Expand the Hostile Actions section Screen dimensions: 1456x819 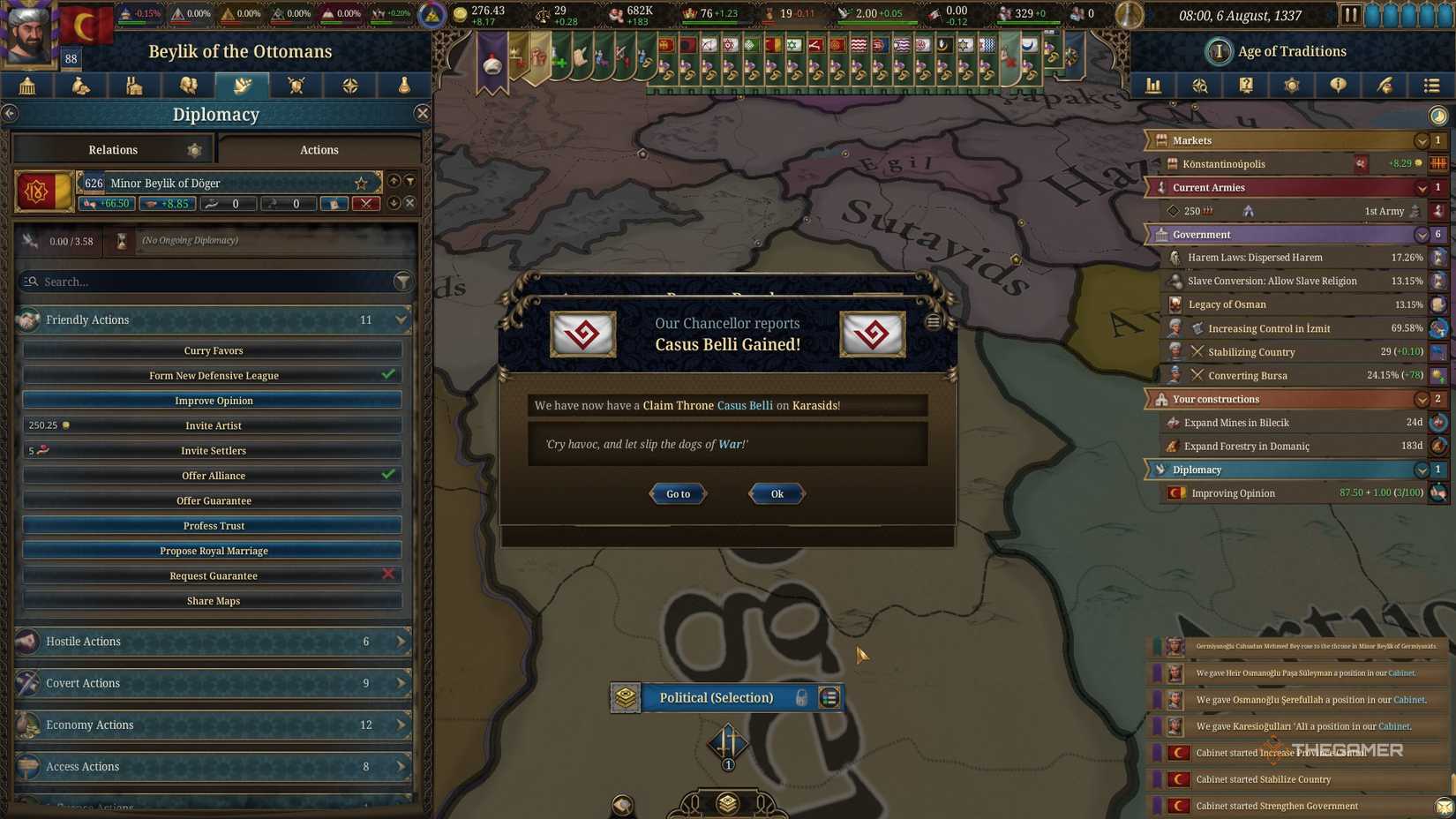click(x=214, y=642)
